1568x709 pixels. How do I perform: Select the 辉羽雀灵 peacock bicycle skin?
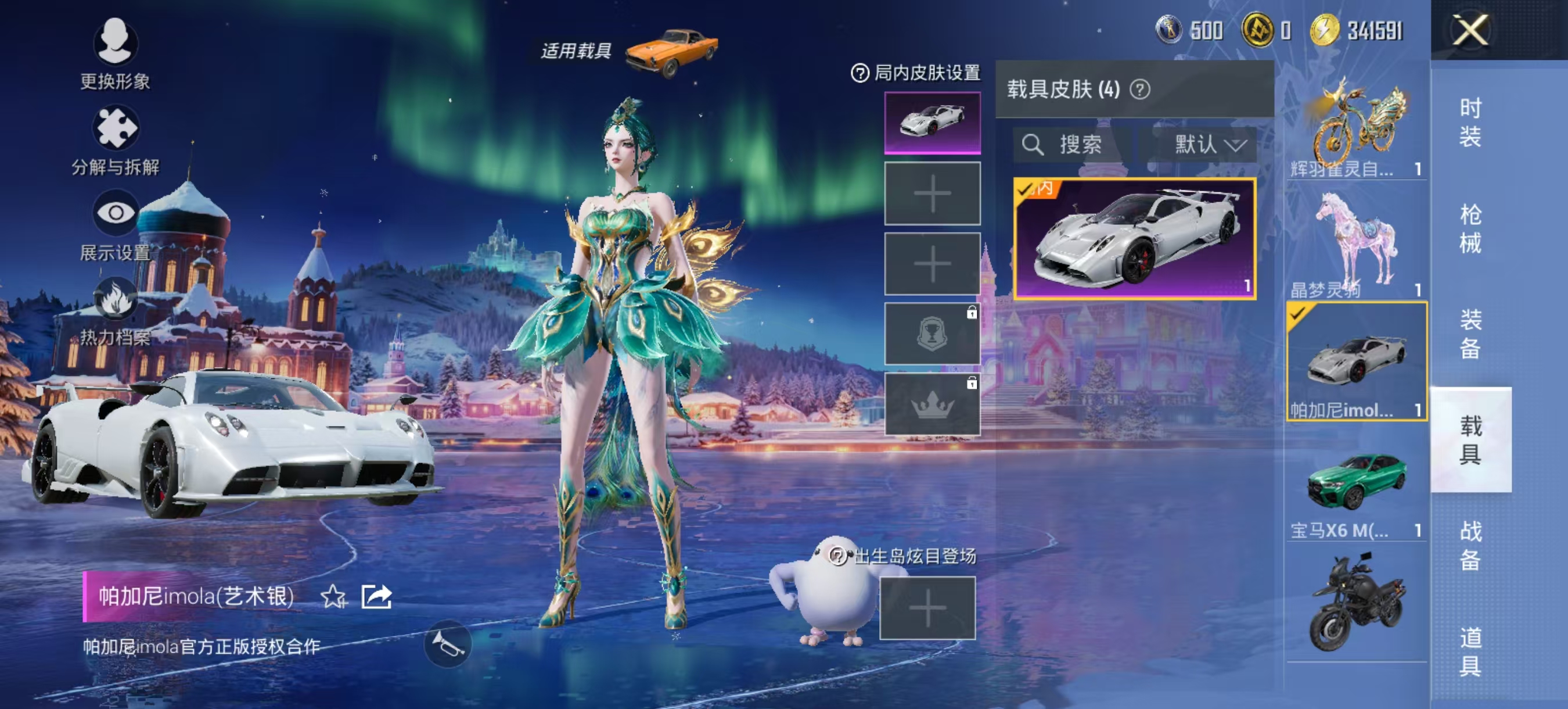(1356, 125)
